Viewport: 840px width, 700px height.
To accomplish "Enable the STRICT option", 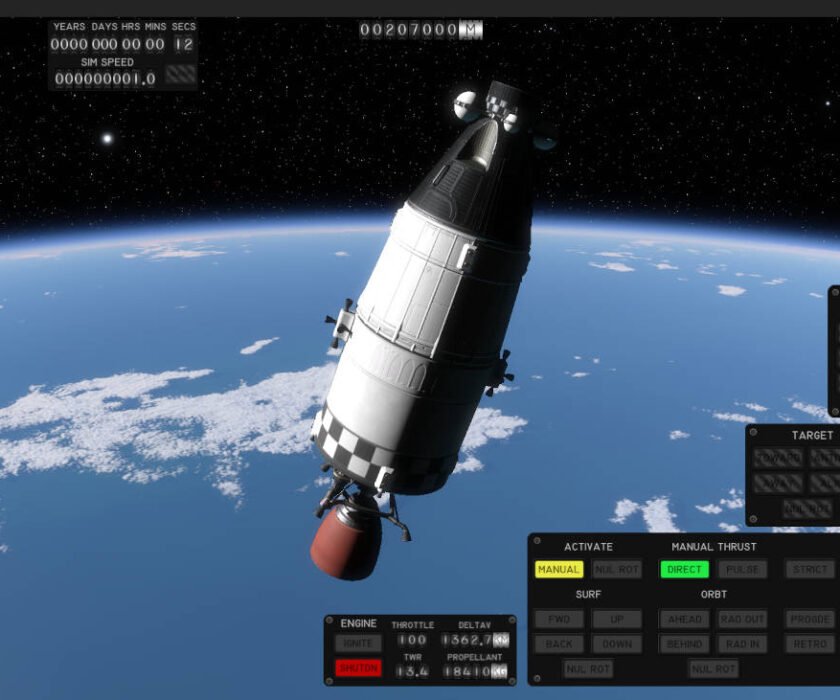I will 809,570.
